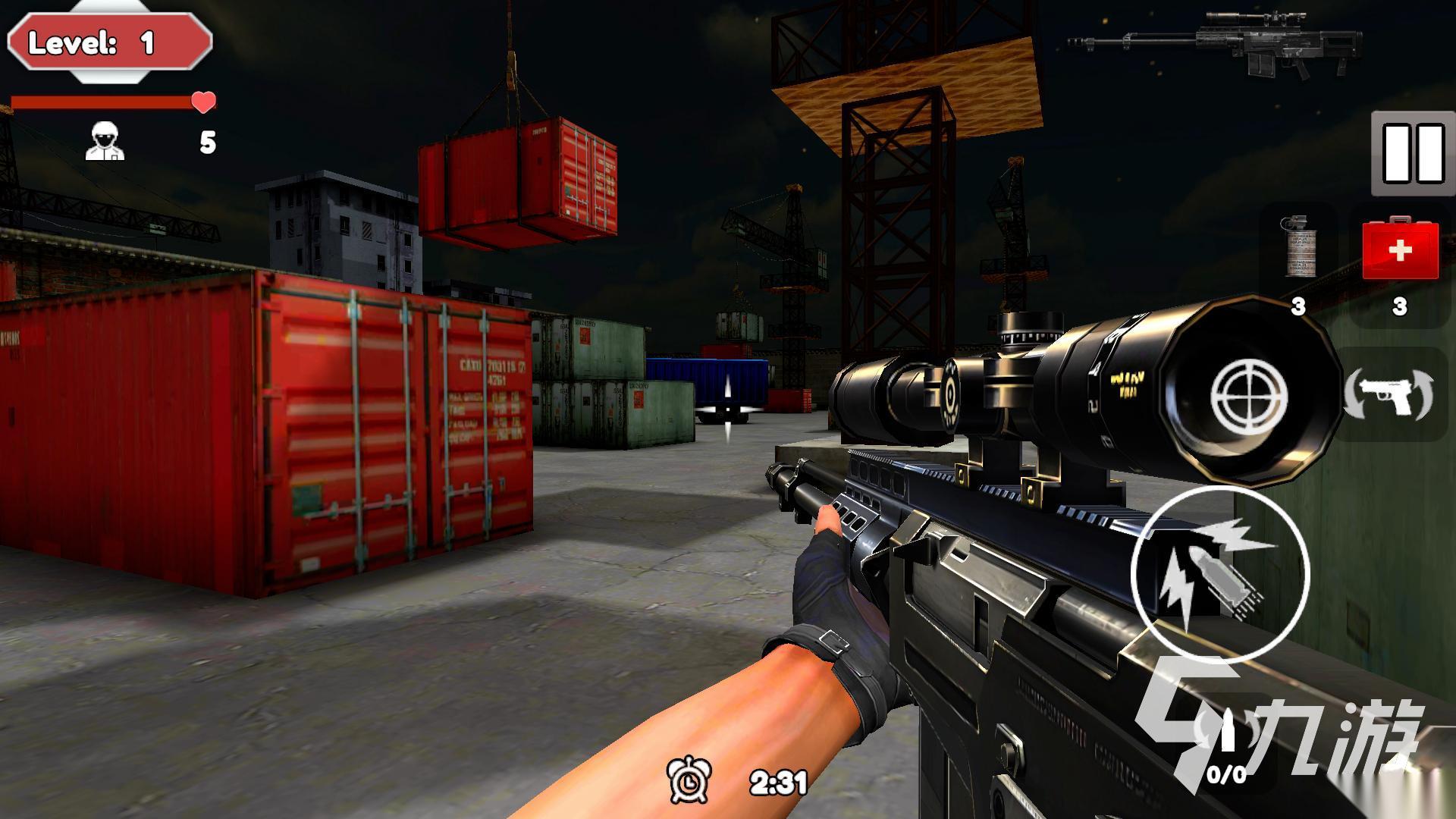Fire using the bullet button
The height and width of the screenshot is (819, 1456).
(1219, 573)
